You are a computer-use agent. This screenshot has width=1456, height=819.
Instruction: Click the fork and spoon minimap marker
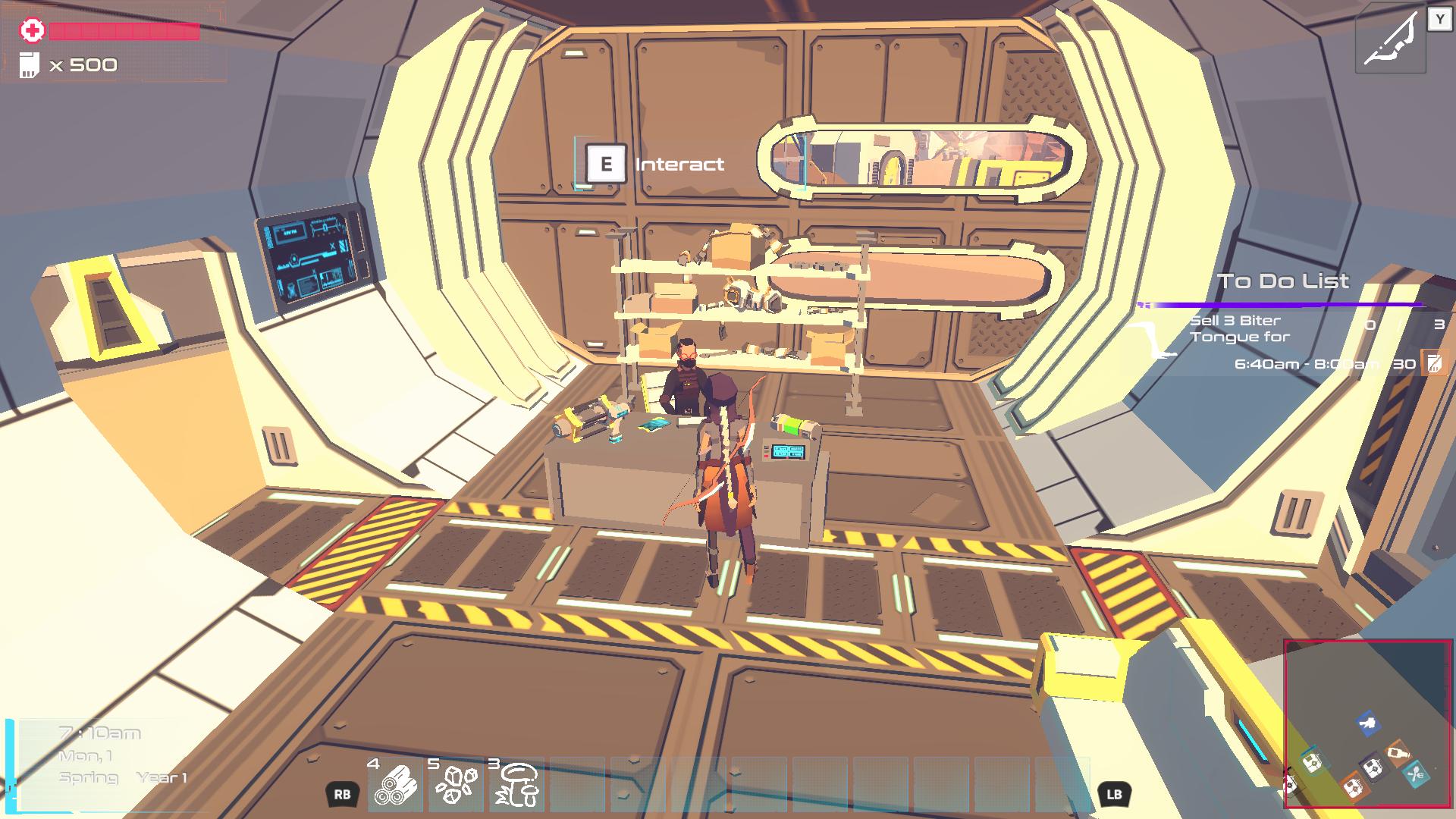click(x=1416, y=774)
